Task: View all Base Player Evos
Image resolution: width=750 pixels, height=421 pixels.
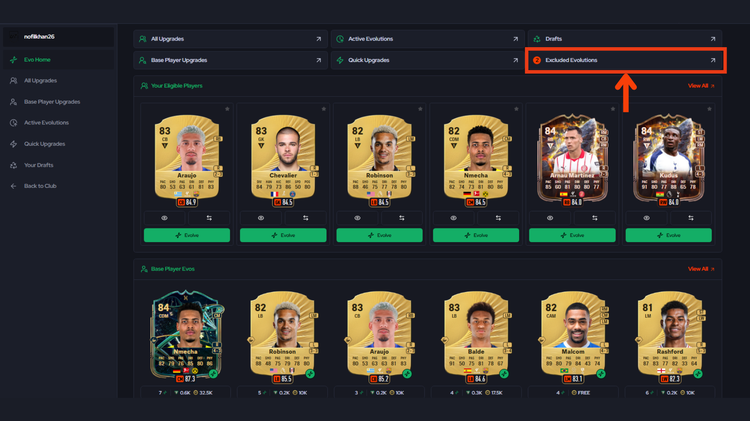Action: (x=698, y=269)
